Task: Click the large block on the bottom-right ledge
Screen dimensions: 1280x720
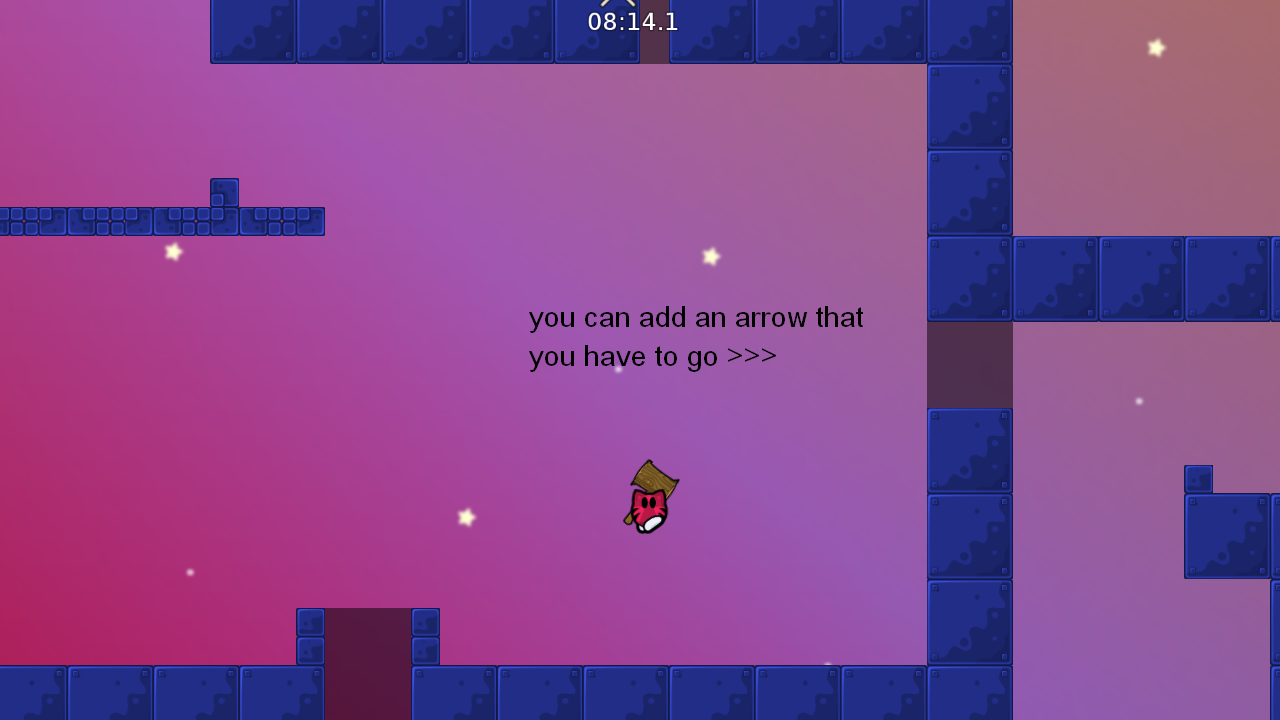Action: click(1227, 535)
